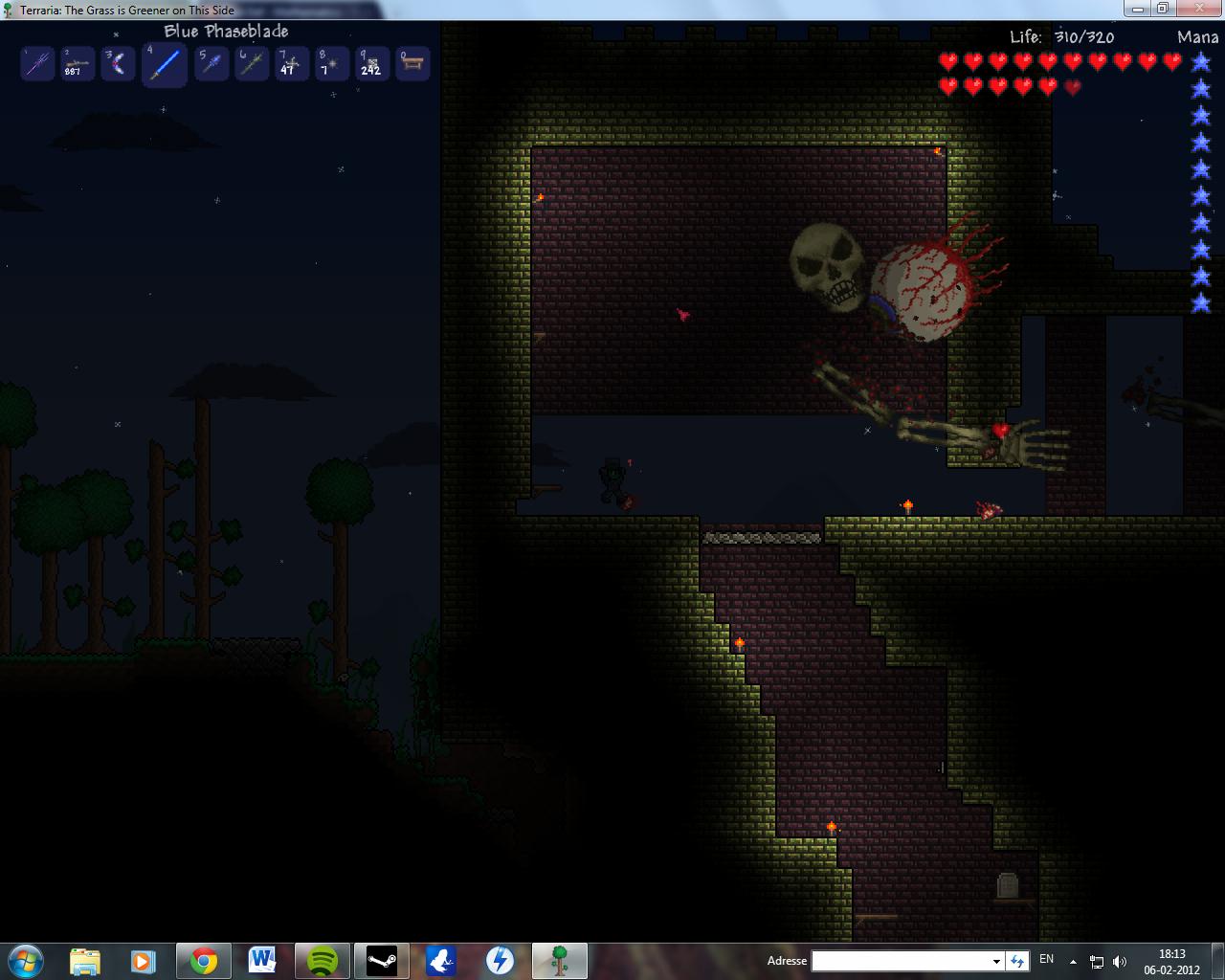Select the star item stack of 7
The image size is (1225, 980).
(331, 64)
